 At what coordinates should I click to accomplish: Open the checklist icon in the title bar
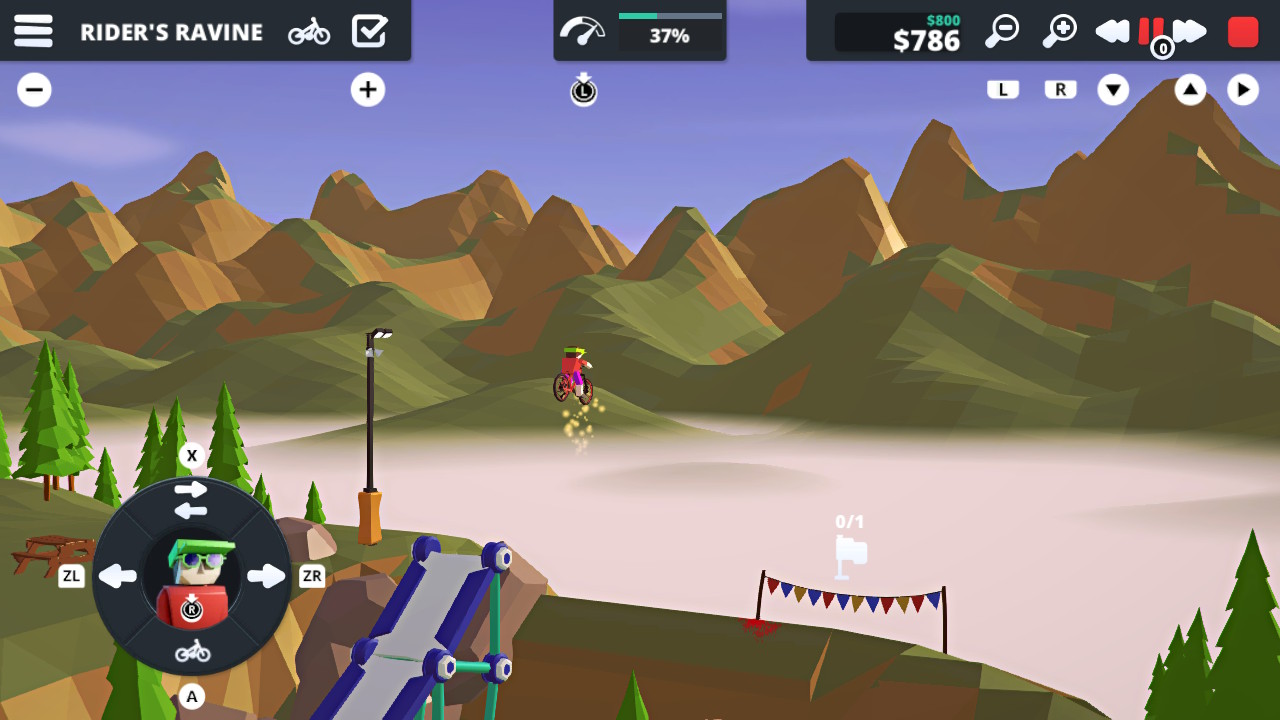370,31
